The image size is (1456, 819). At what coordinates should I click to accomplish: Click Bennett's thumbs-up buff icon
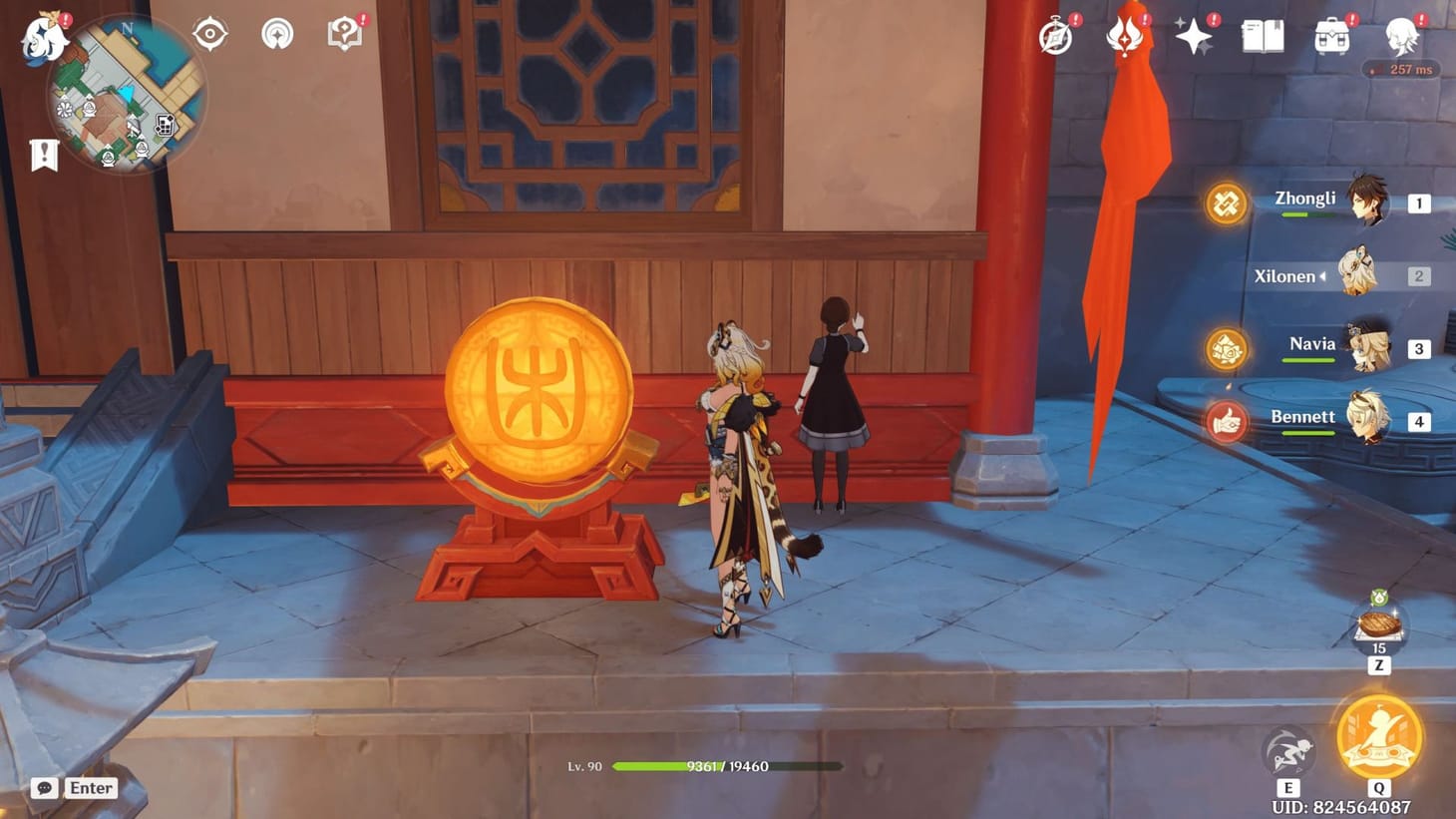pos(1226,422)
